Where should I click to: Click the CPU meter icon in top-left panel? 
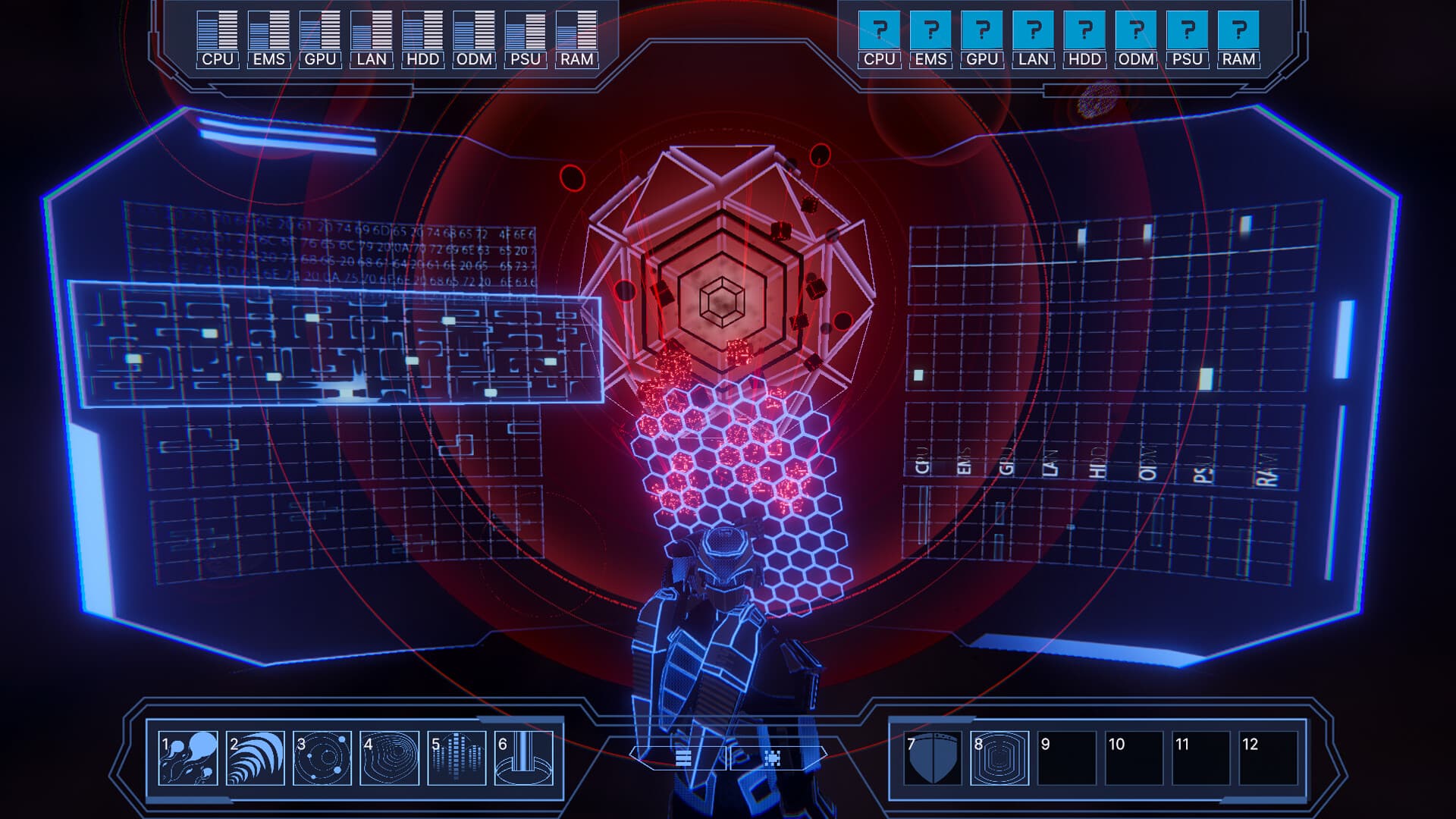click(x=218, y=30)
